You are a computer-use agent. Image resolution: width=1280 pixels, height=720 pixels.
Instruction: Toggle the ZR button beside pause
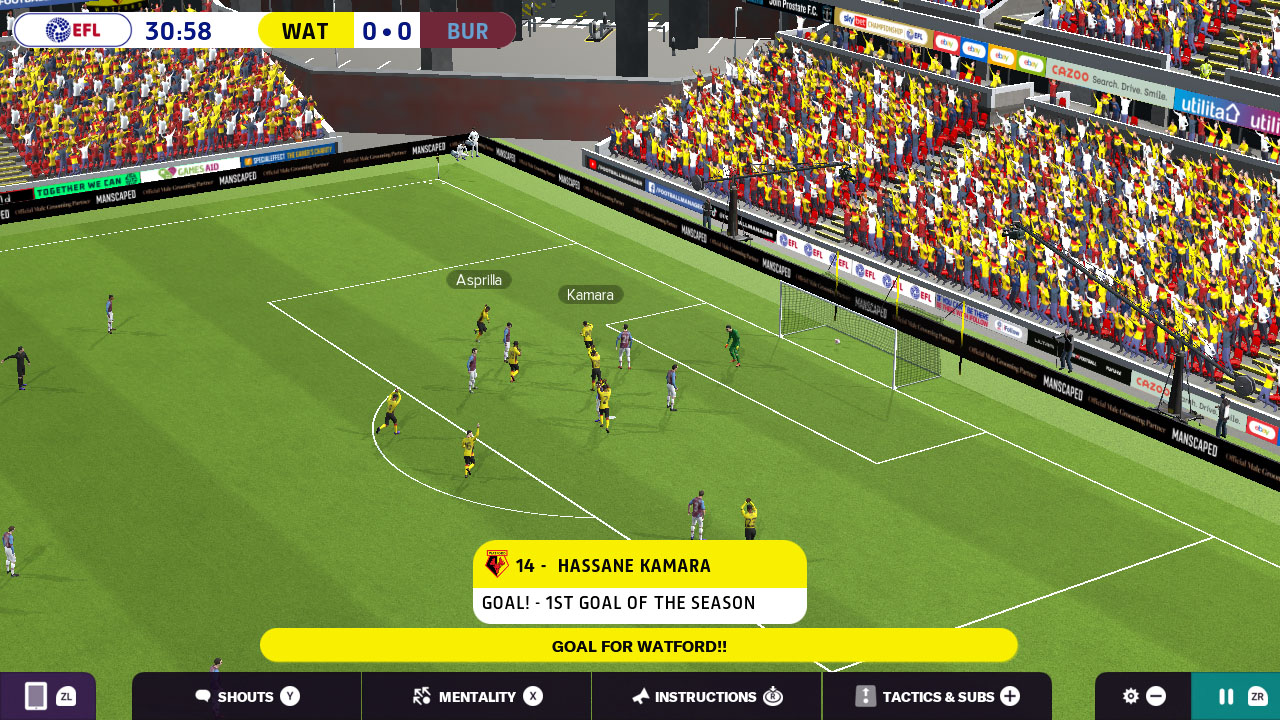[x=1258, y=696]
